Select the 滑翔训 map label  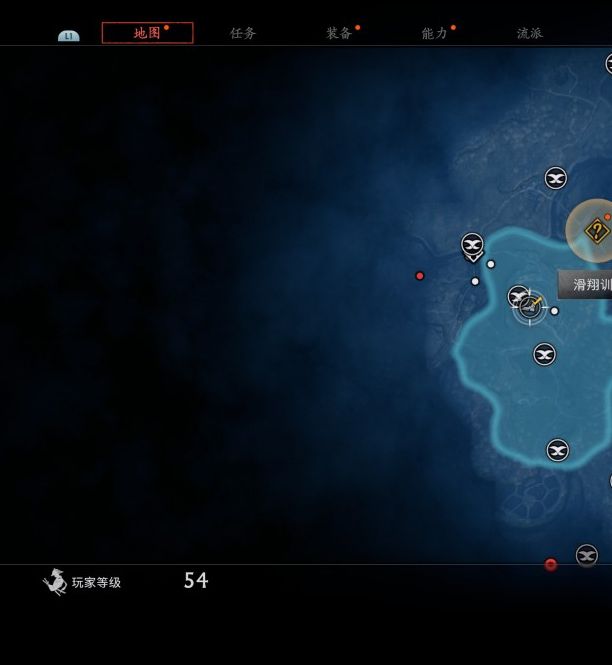590,285
